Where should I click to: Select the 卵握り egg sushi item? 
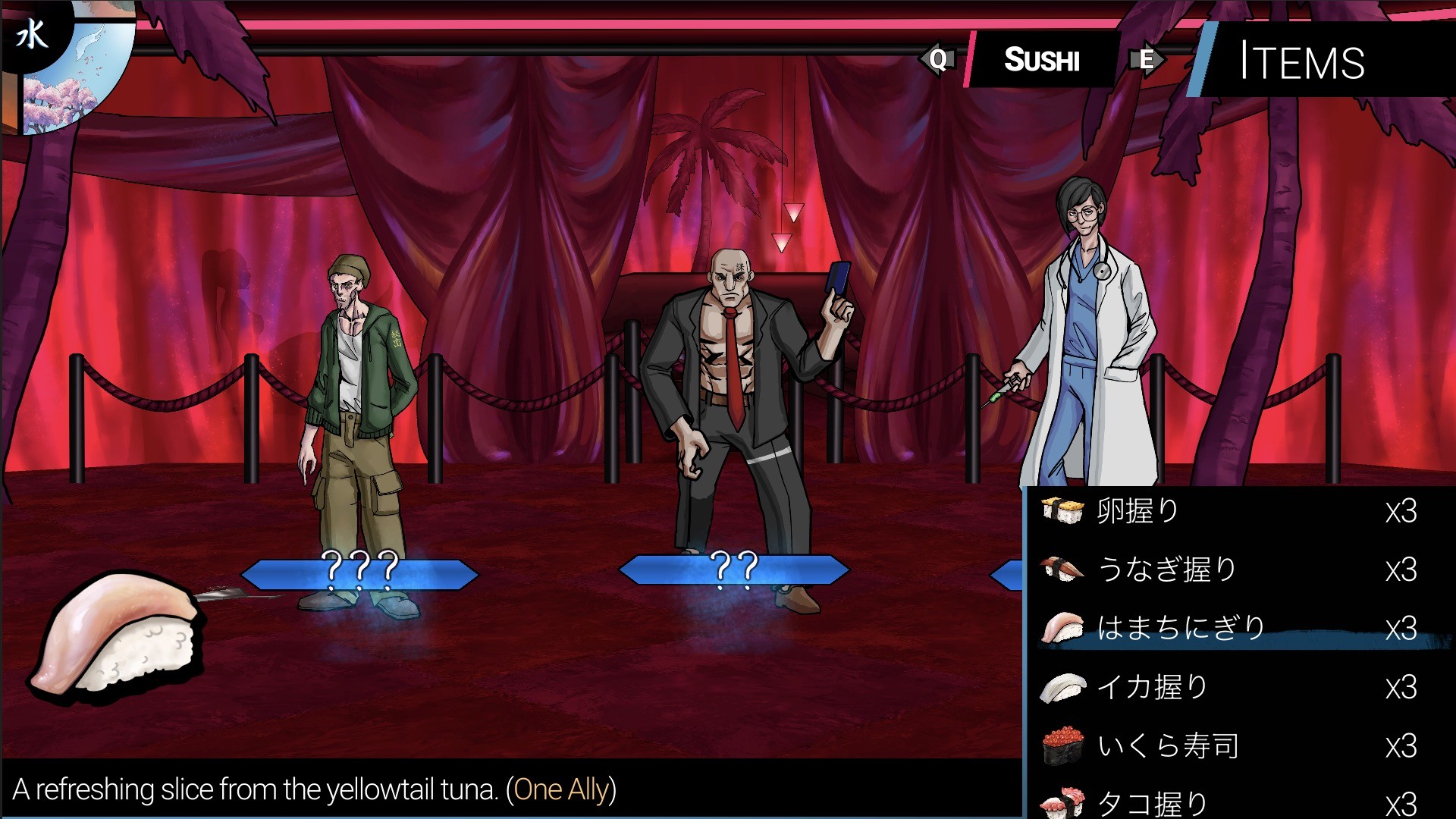tap(1228, 511)
